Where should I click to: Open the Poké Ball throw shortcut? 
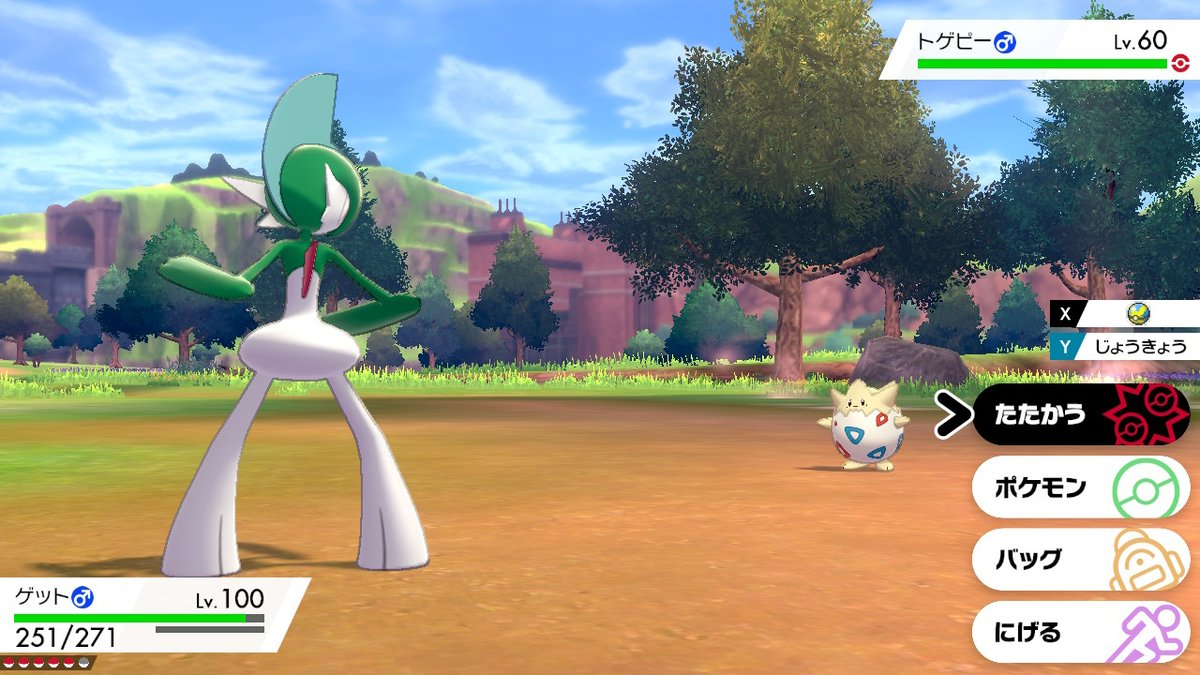click(1137, 315)
